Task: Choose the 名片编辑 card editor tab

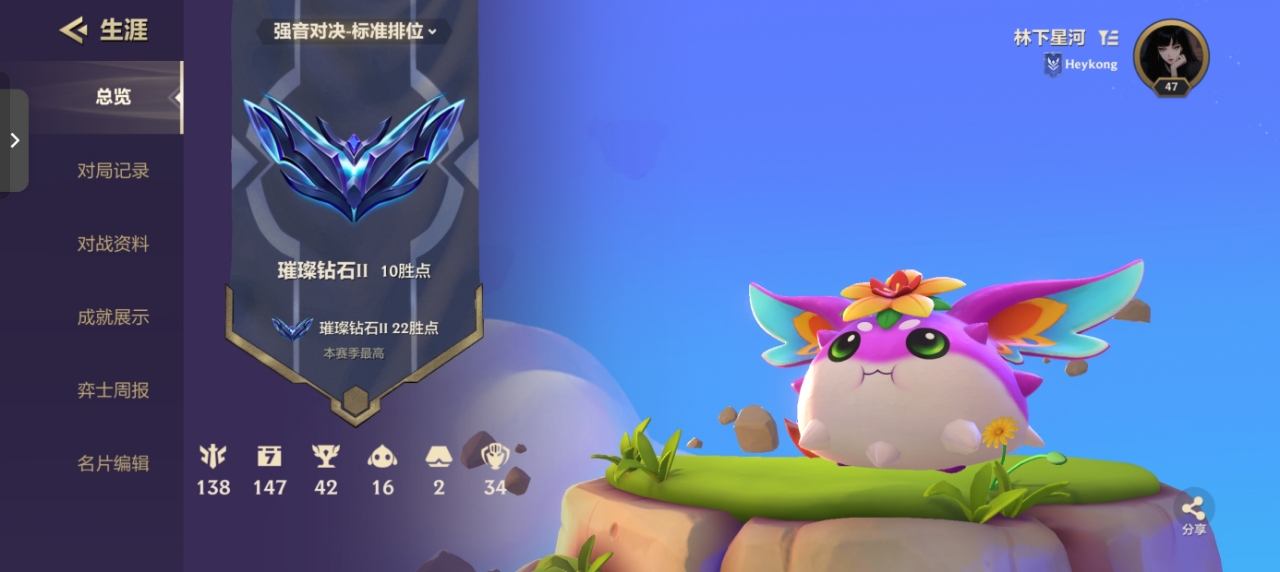Action: point(113,463)
